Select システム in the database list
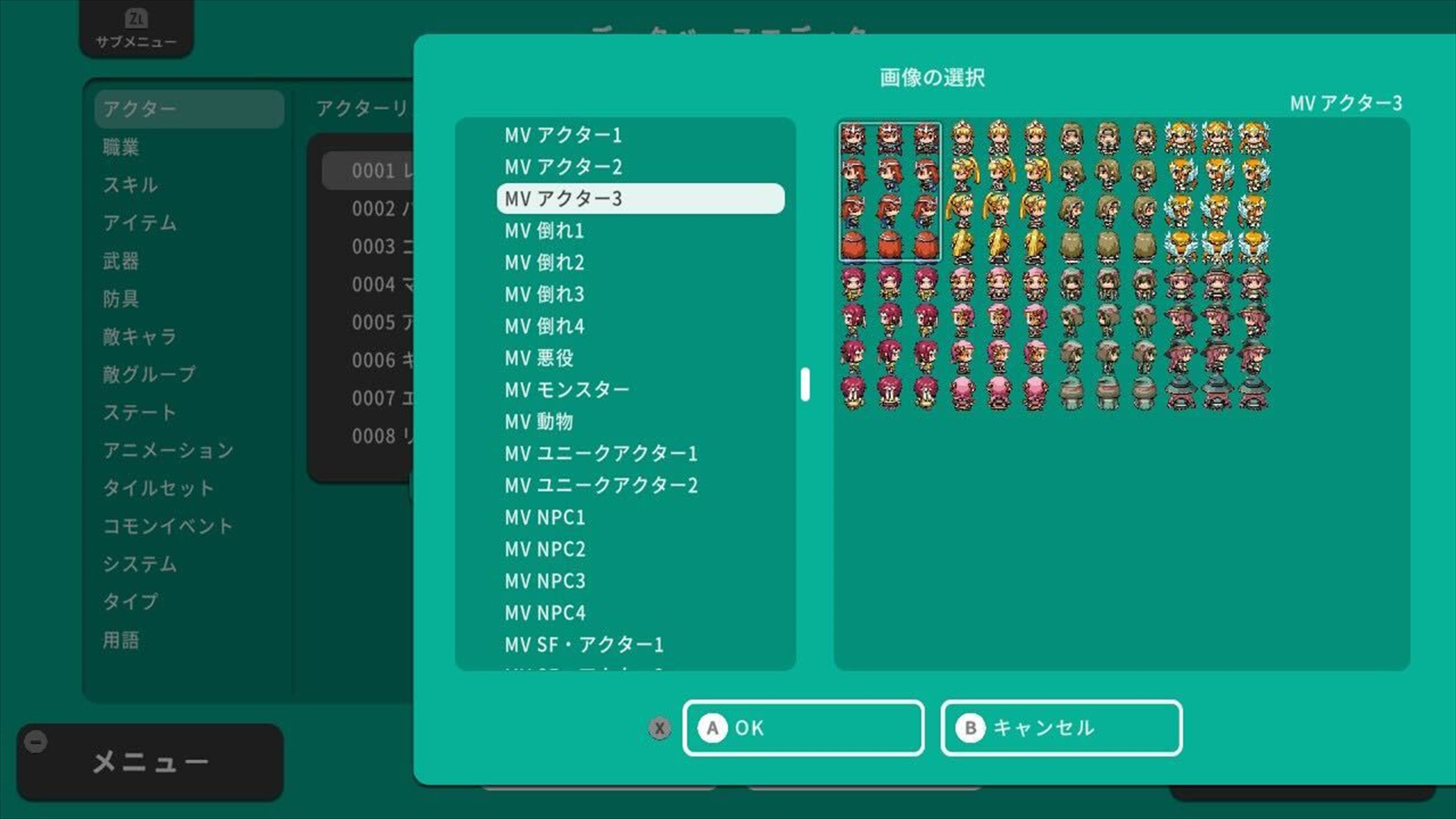 pos(139,563)
